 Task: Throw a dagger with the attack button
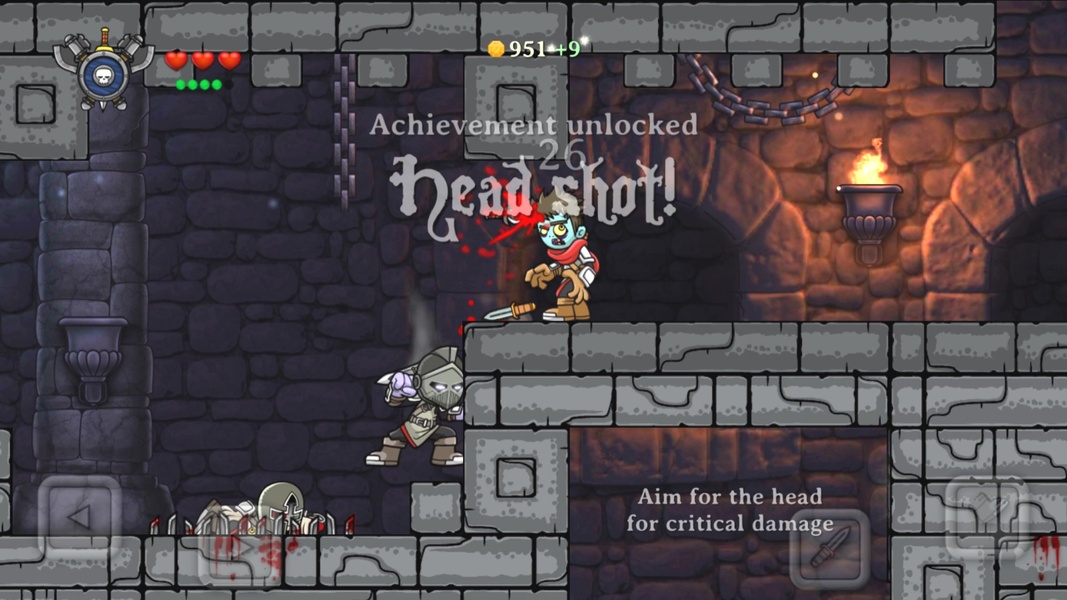coord(829,547)
